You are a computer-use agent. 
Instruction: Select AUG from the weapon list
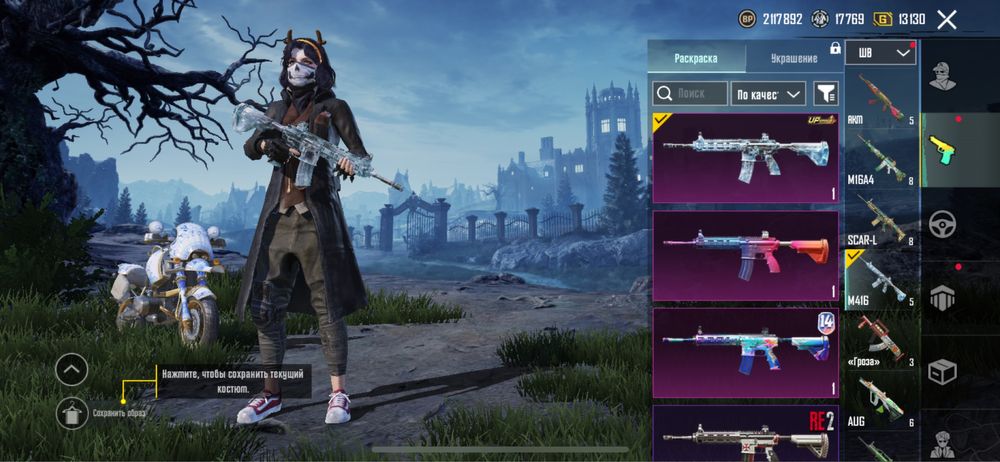point(881,403)
